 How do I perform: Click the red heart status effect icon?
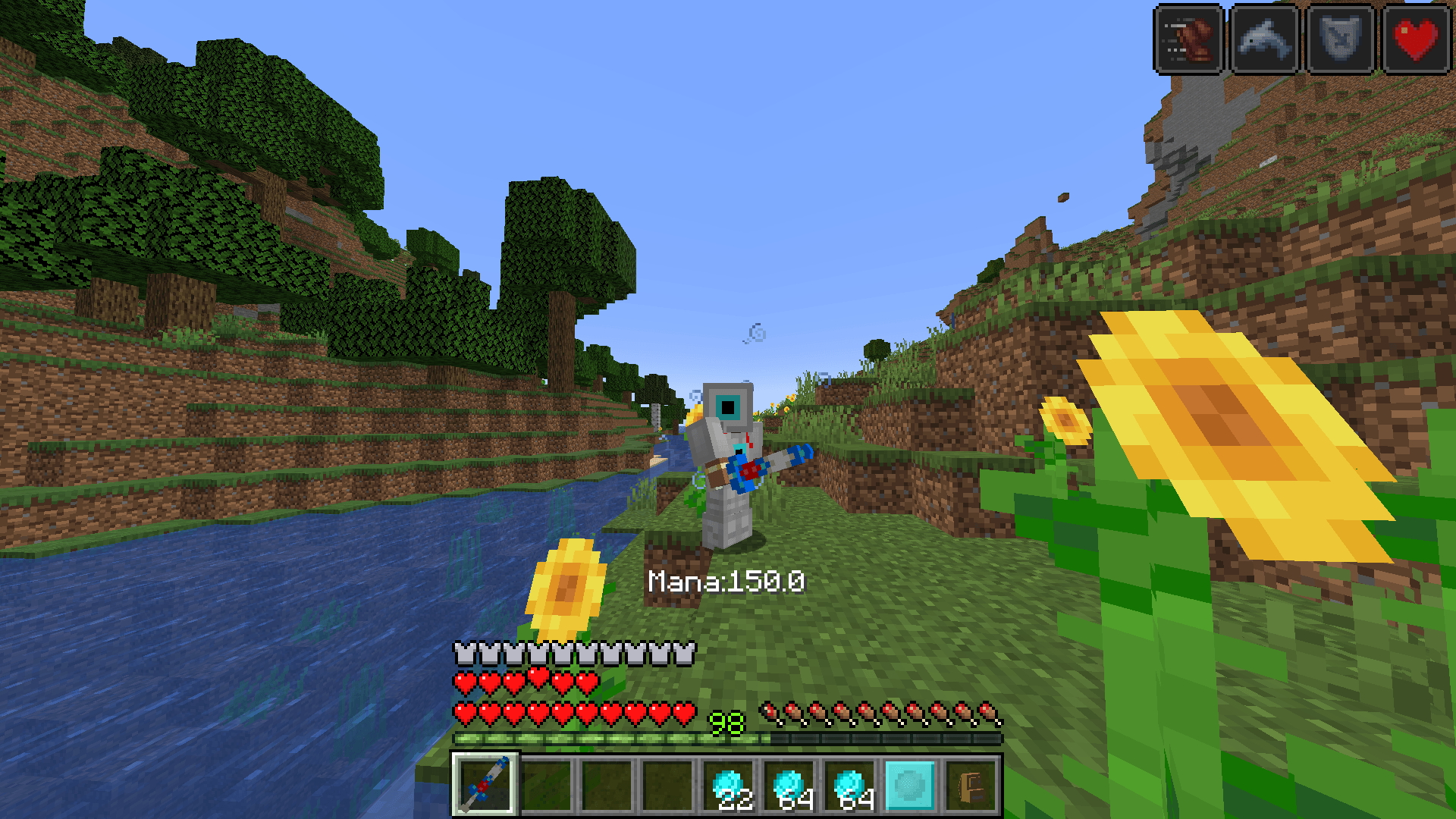[1414, 39]
